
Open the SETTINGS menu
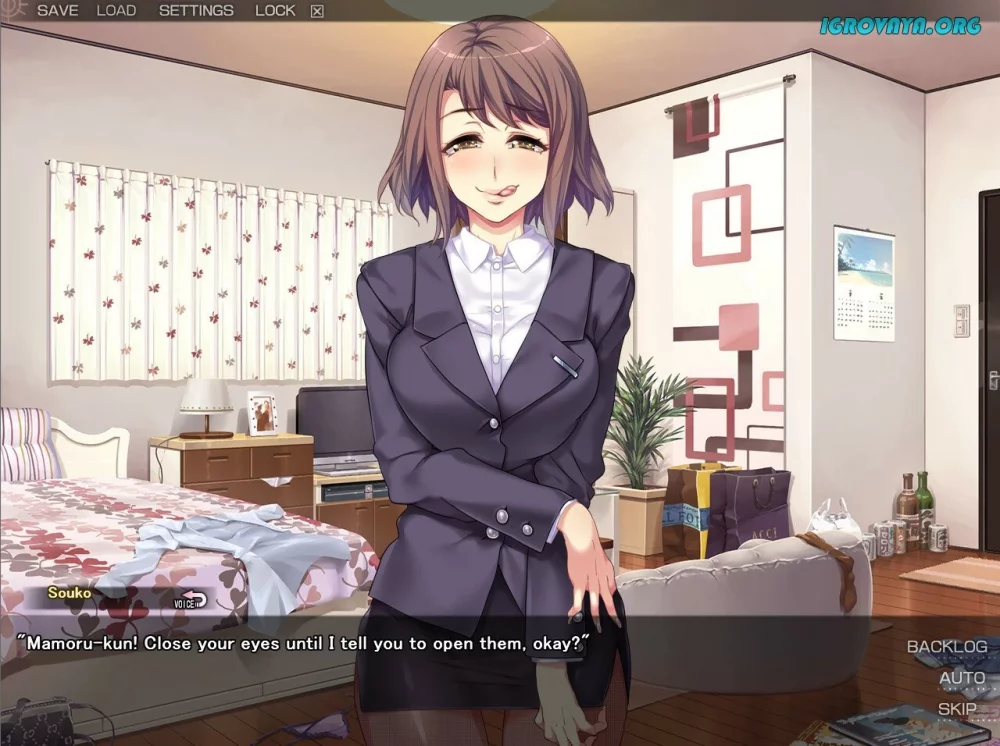pyautogui.click(x=196, y=11)
